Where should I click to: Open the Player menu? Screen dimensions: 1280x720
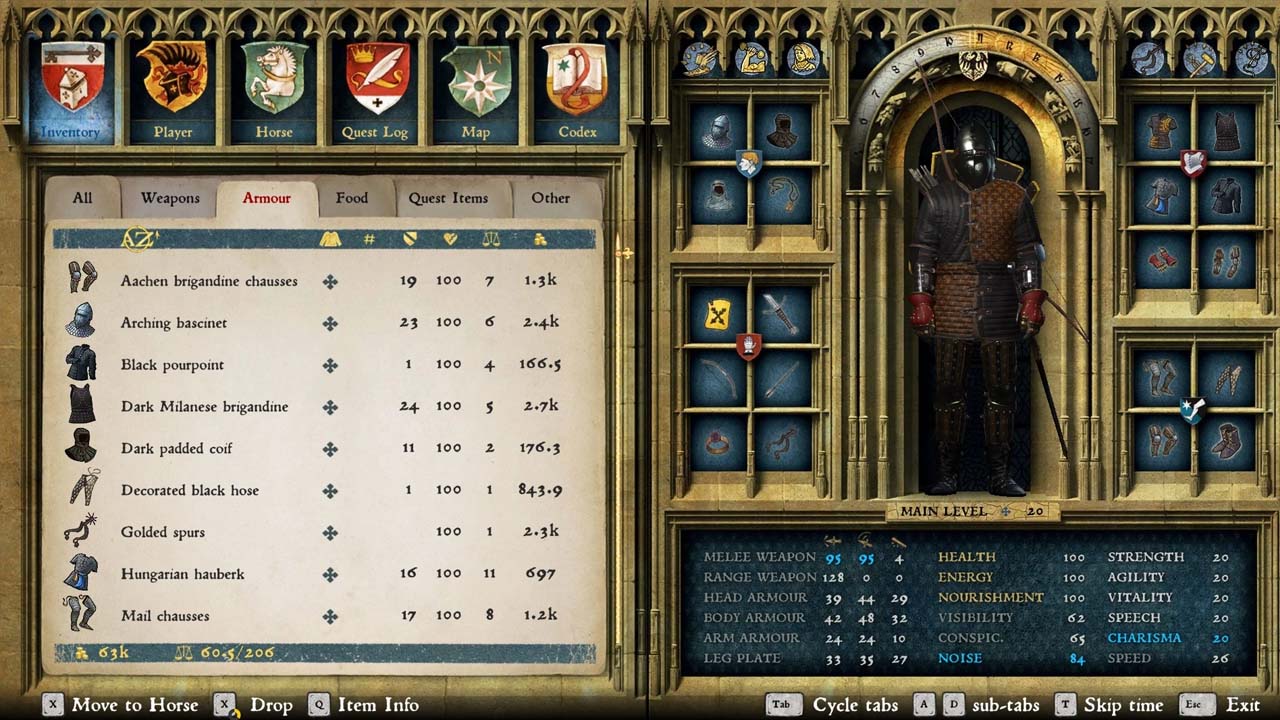pyautogui.click(x=173, y=90)
